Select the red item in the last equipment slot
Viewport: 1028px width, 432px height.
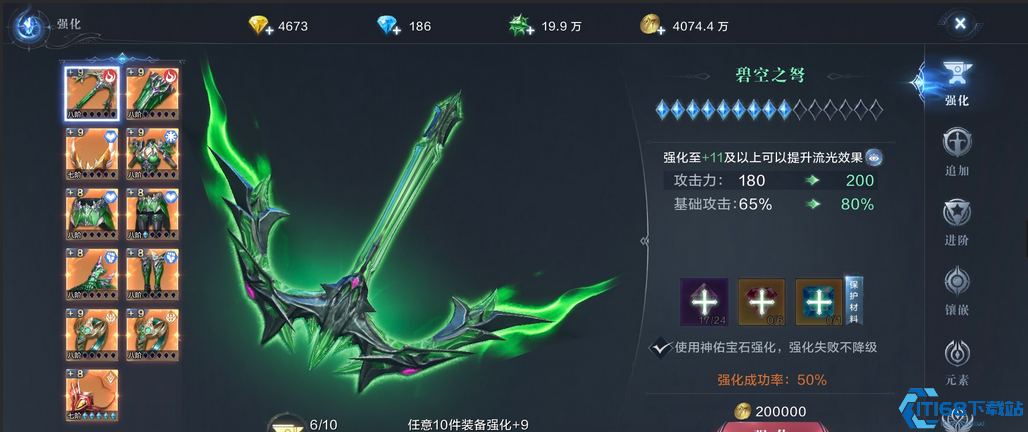pos(92,394)
